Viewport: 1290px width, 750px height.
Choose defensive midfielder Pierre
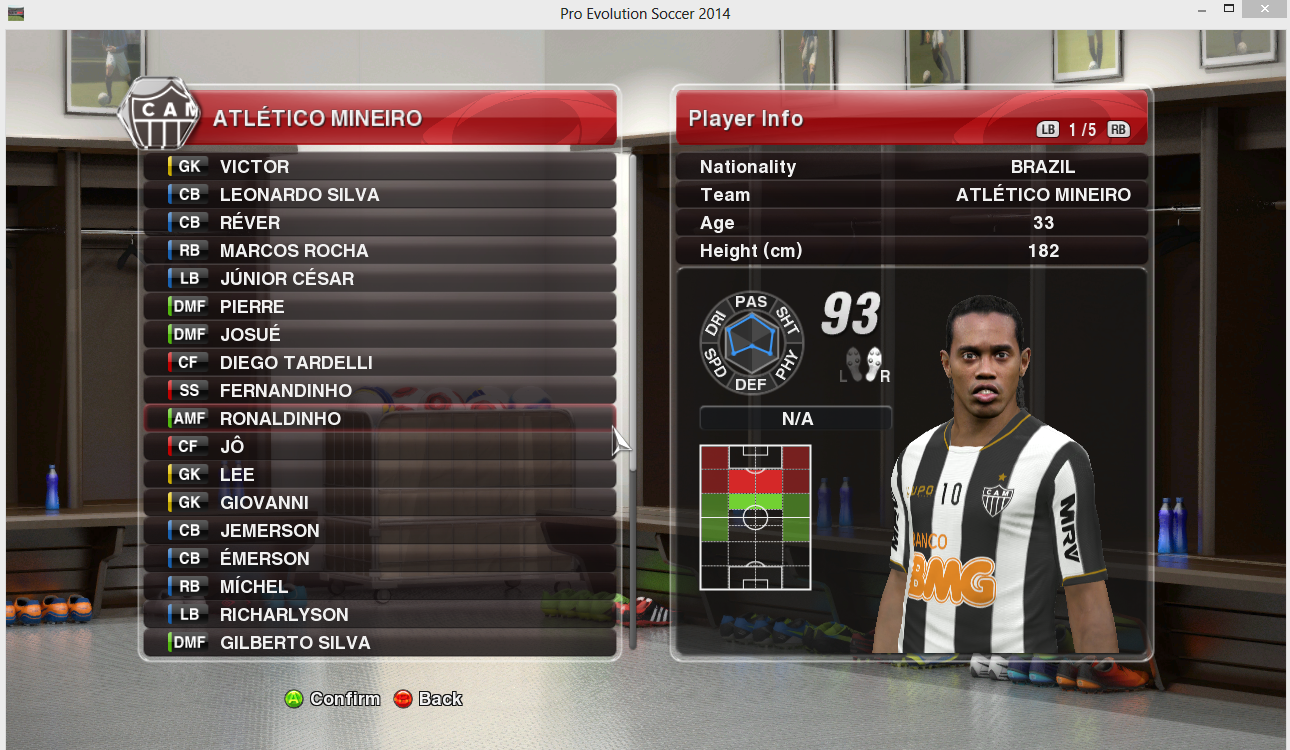tap(380, 307)
